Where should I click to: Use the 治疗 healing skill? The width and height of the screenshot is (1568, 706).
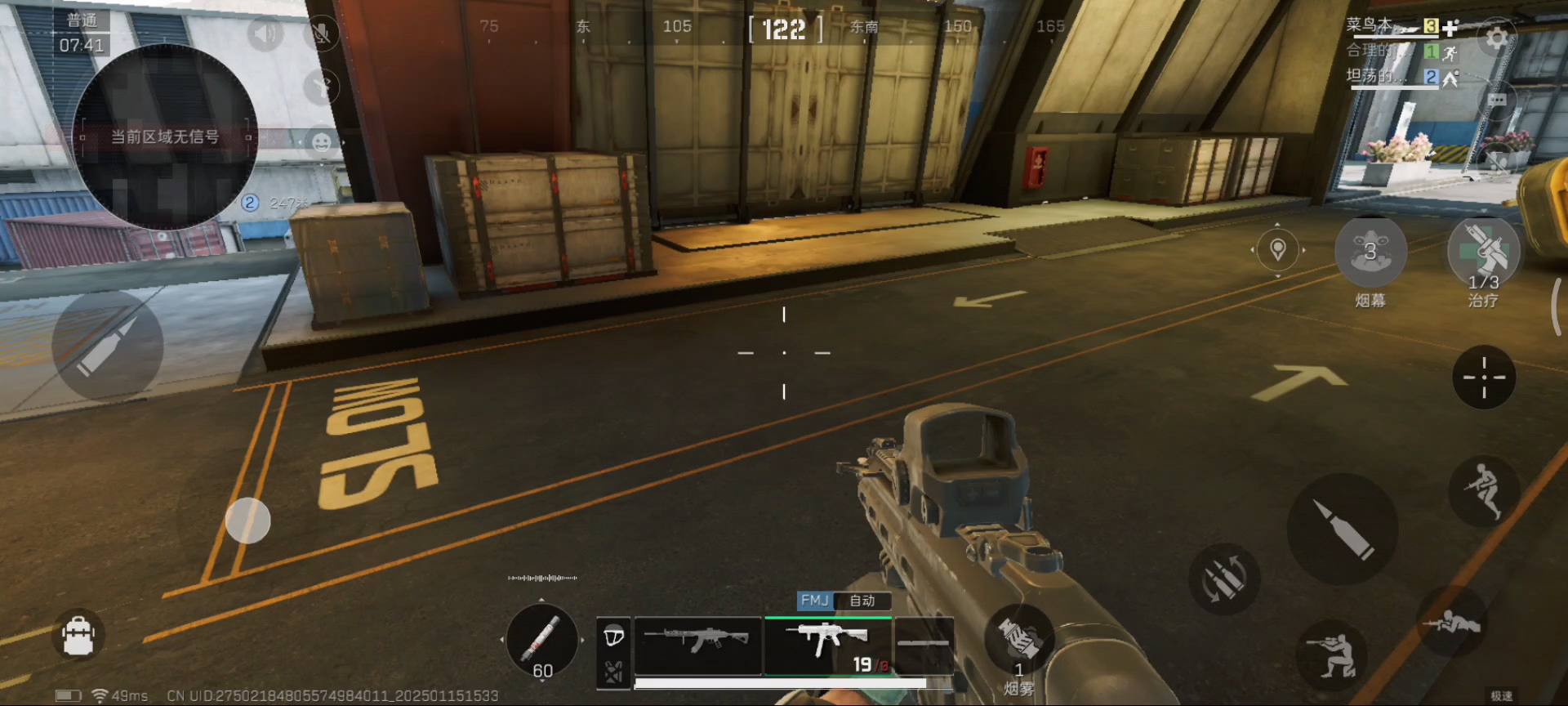1483,252
